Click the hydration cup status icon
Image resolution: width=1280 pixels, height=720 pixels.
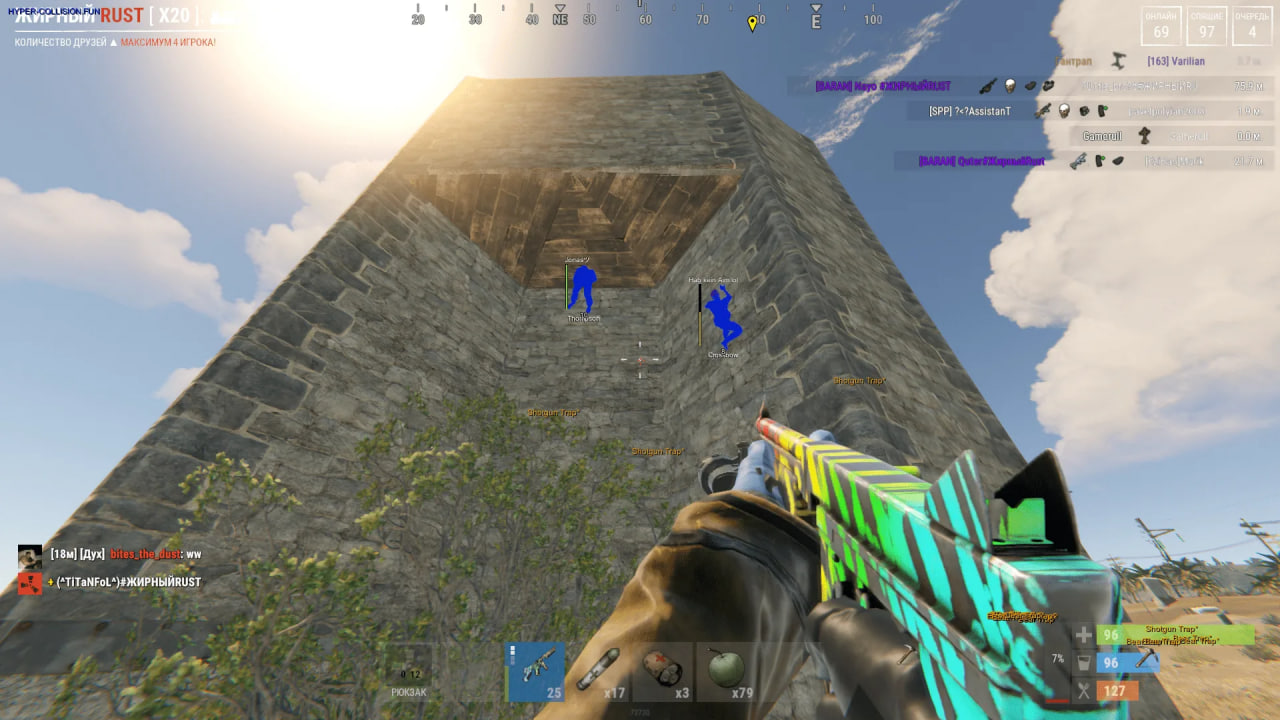pos(1084,663)
